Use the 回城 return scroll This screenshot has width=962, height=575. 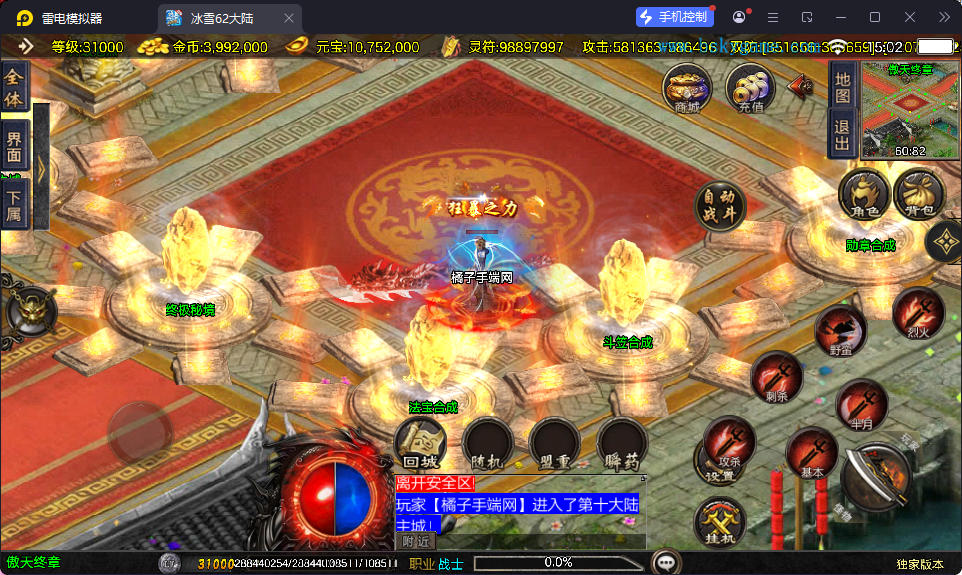420,442
